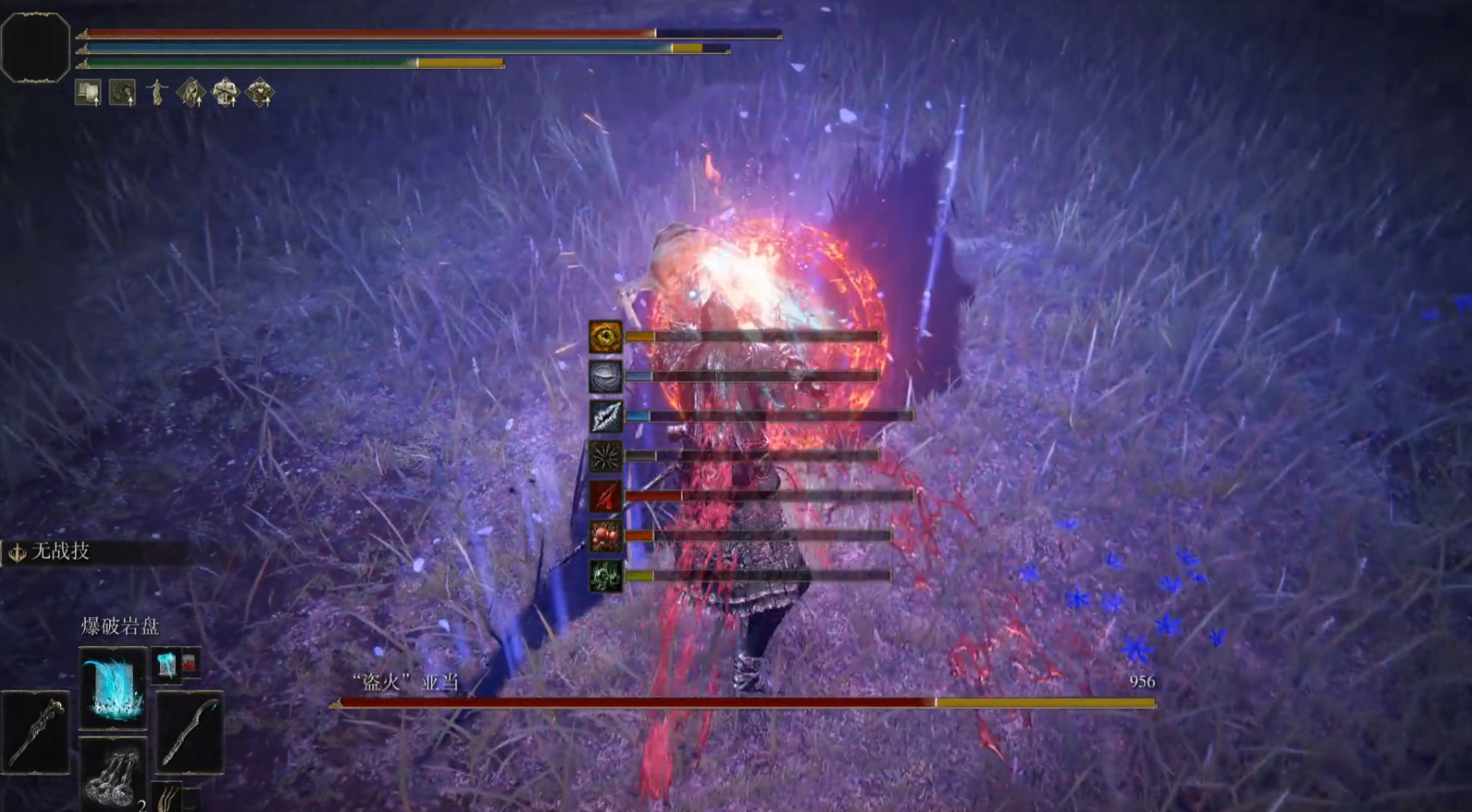1472x812 pixels.
Task: Select the crossed-arms torso buff icon
Action: click(226, 93)
